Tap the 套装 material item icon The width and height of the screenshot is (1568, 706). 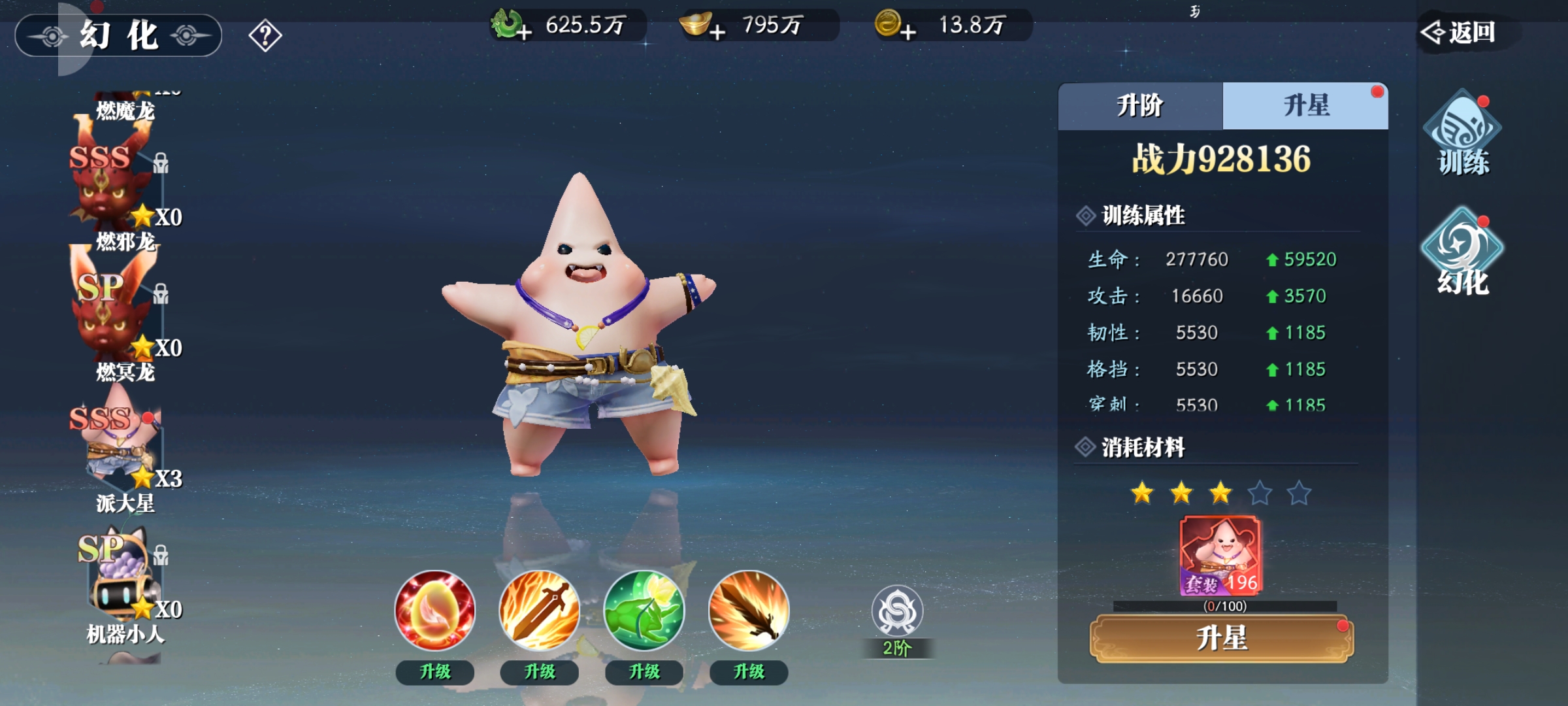pyautogui.click(x=1220, y=556)
